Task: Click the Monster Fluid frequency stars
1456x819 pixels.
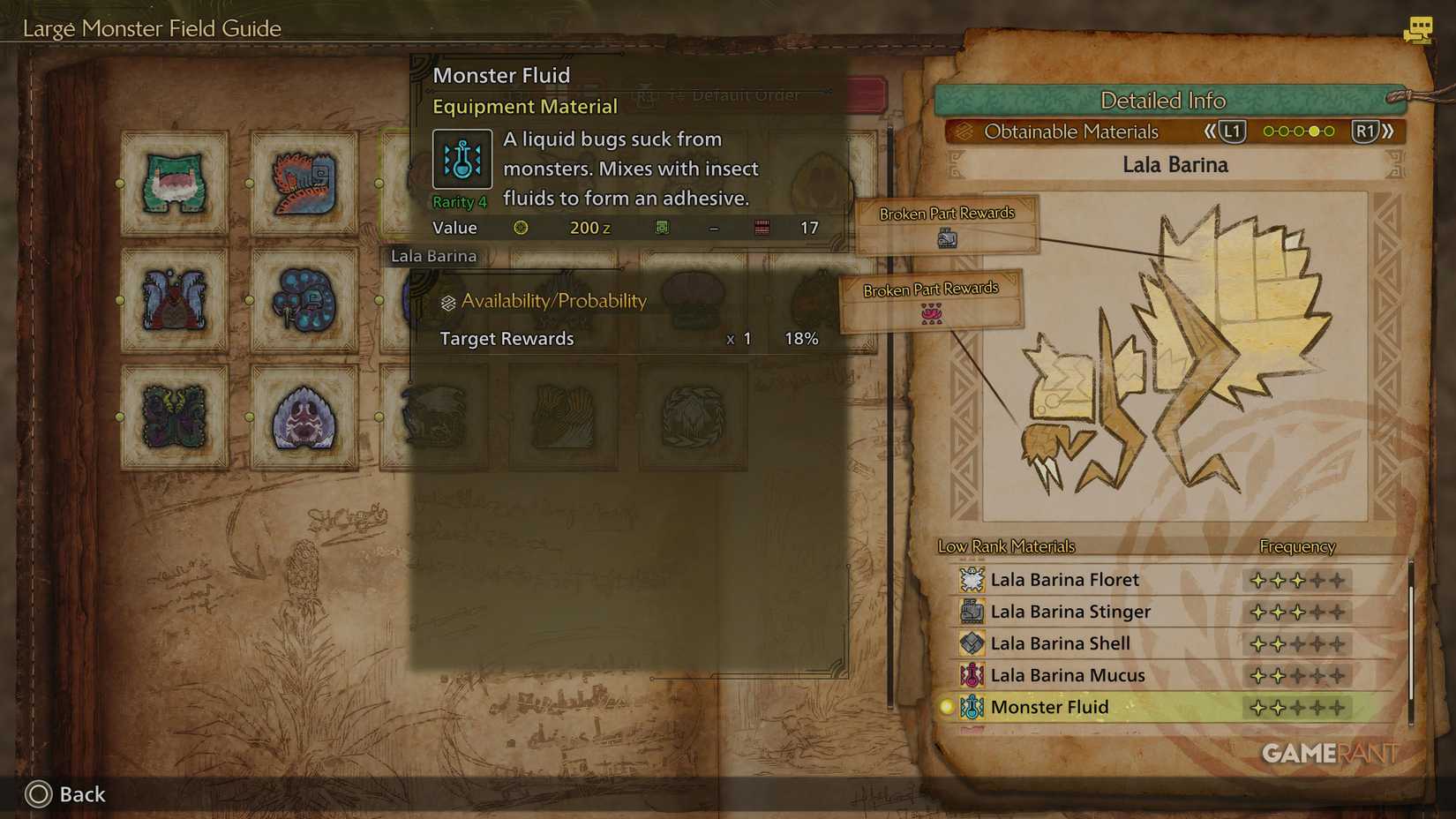Action: pyautogui.click(x=1297, y=707)
